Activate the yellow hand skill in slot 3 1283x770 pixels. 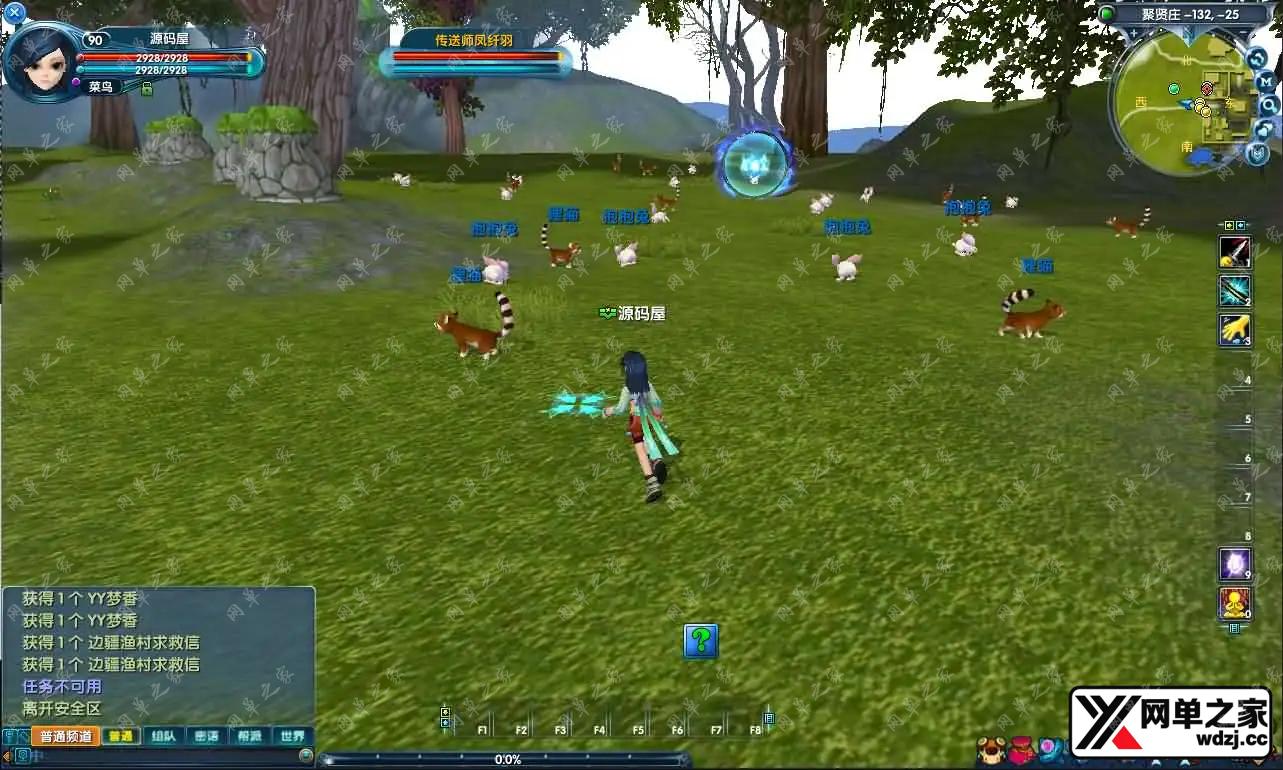click(x=1234, y=330)
